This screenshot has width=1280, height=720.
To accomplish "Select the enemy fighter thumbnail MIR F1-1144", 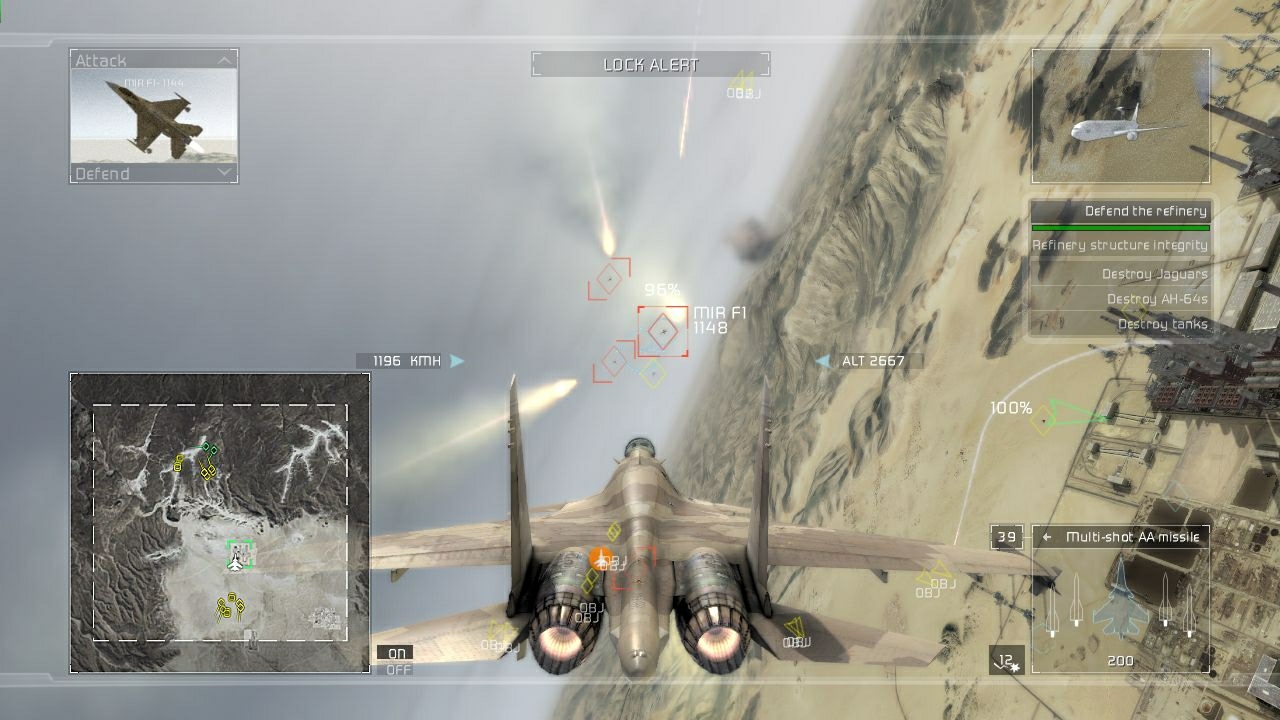I will (x=150, y=115).
